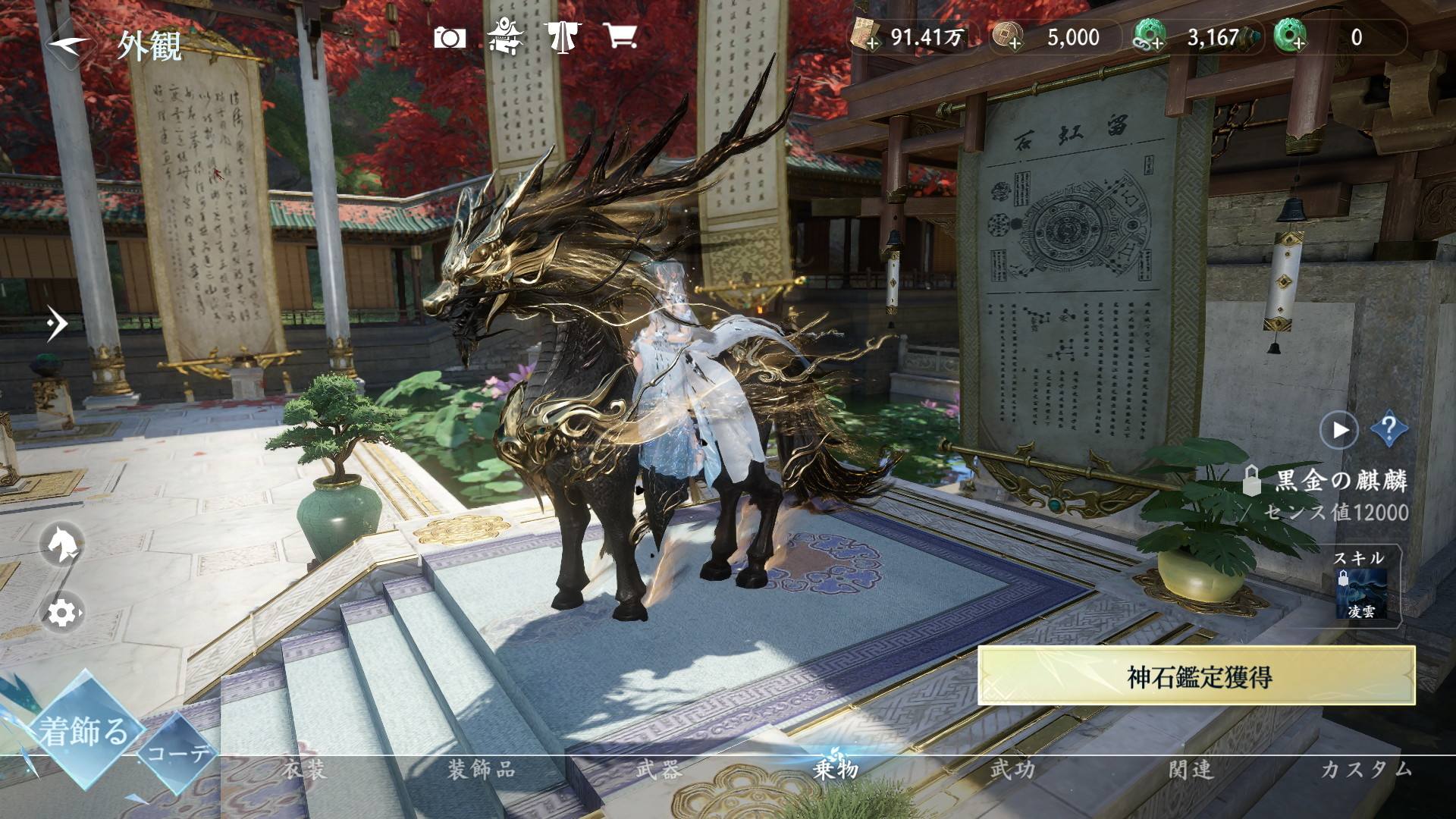Switch to the 装飾品 tab

[x=481, y=770]
